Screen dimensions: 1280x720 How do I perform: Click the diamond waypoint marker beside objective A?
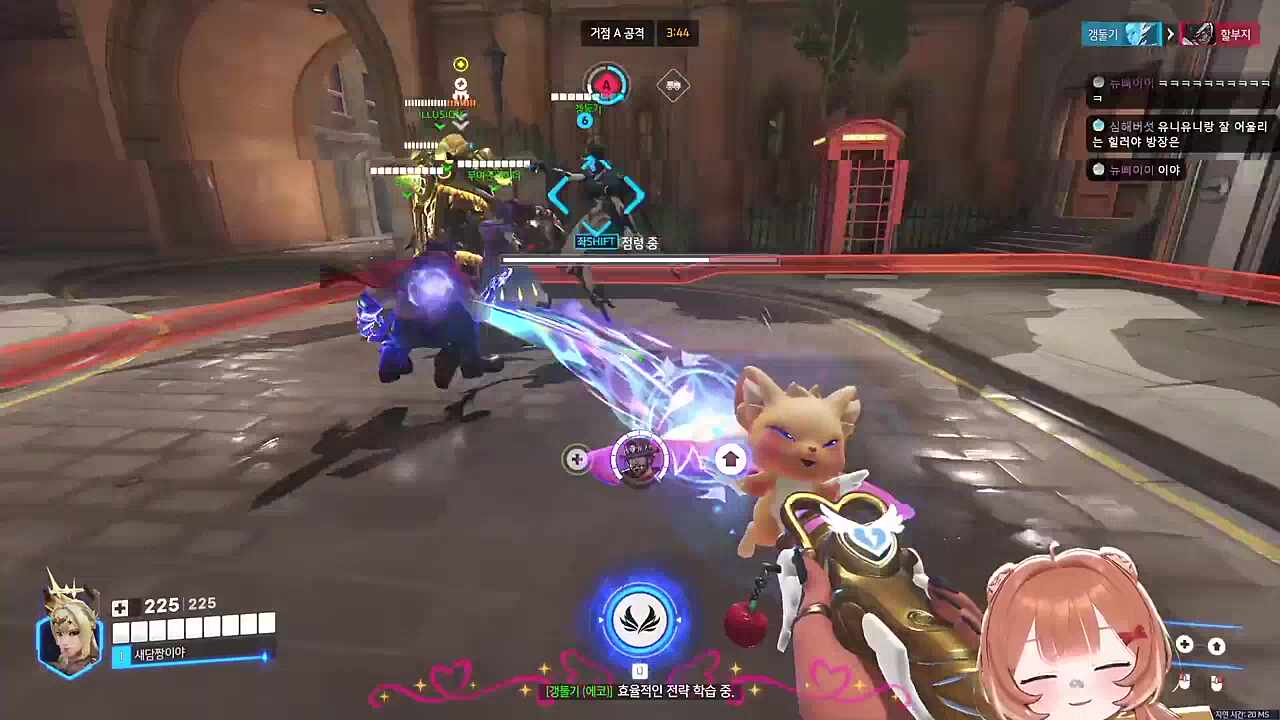point(673,86)
